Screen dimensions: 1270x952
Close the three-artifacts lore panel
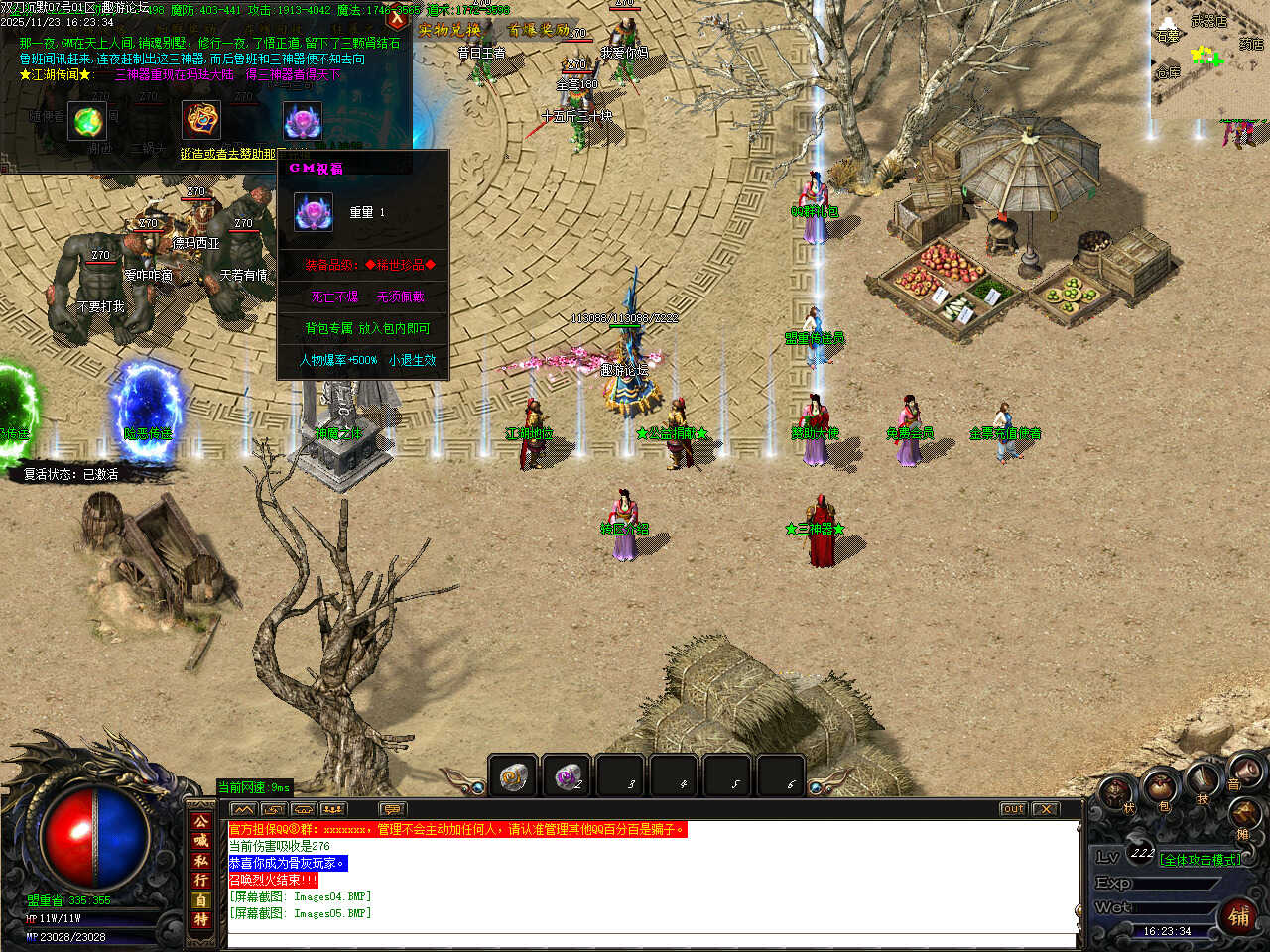pos(398,17)
